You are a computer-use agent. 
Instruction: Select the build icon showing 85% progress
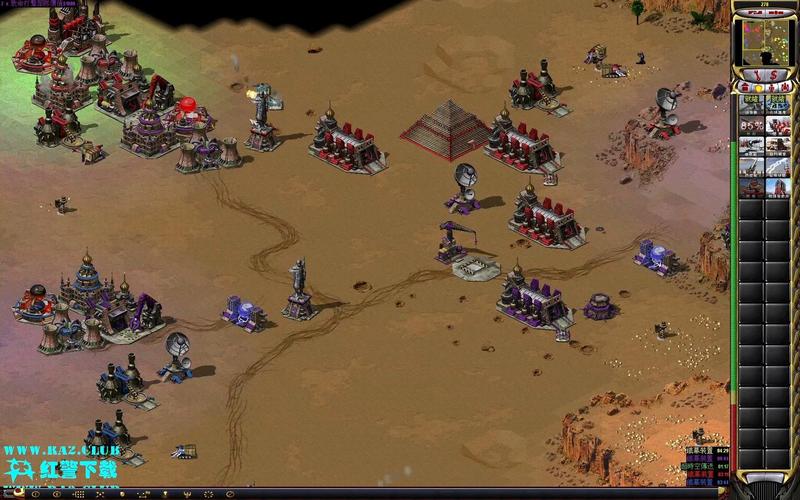(x=752, y=126)
